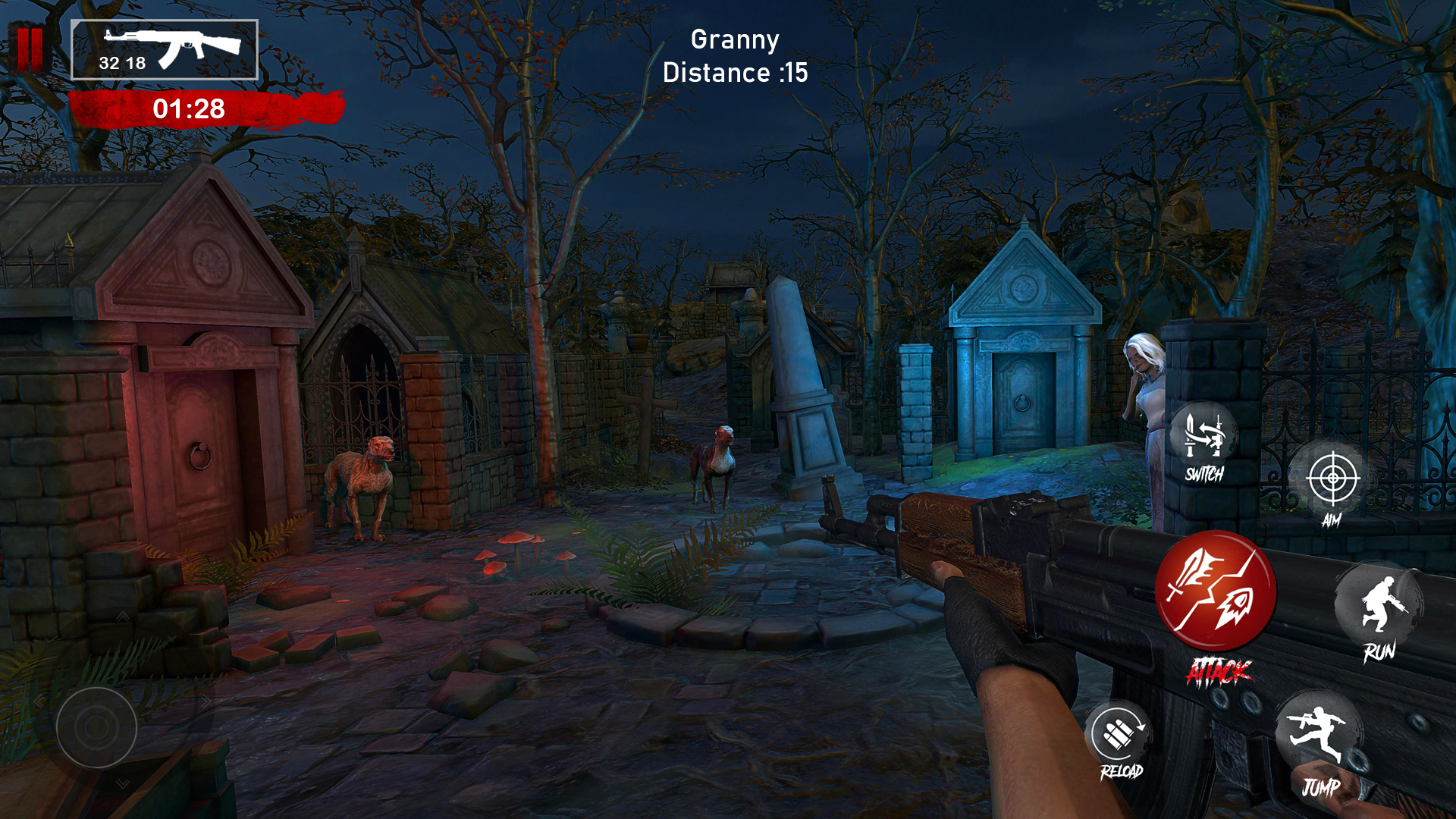Switch weapons using the Switch button
Screen dimensions: 1456x819
point(1203,440)
